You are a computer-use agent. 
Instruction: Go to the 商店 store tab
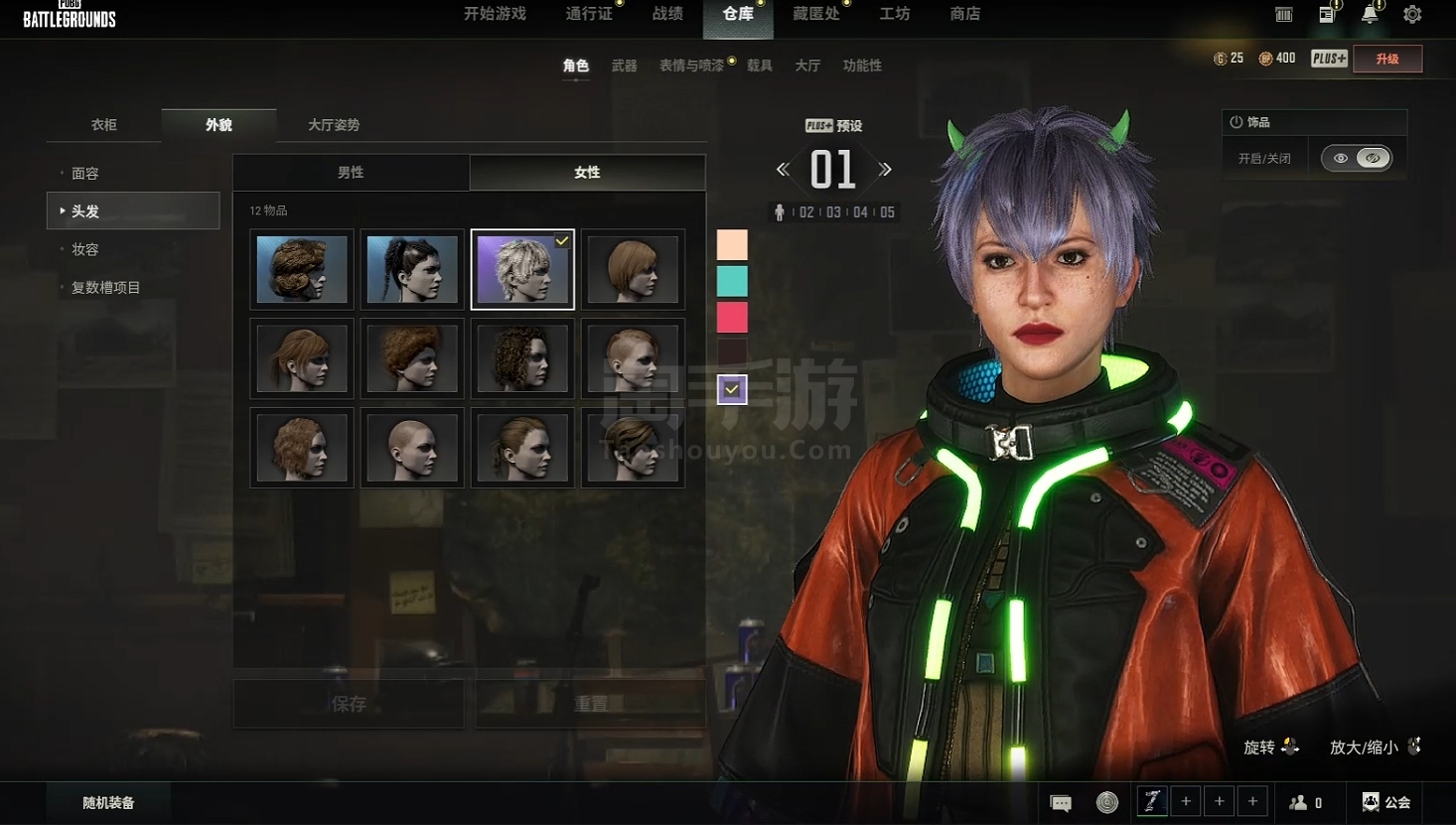pos(964,14)
